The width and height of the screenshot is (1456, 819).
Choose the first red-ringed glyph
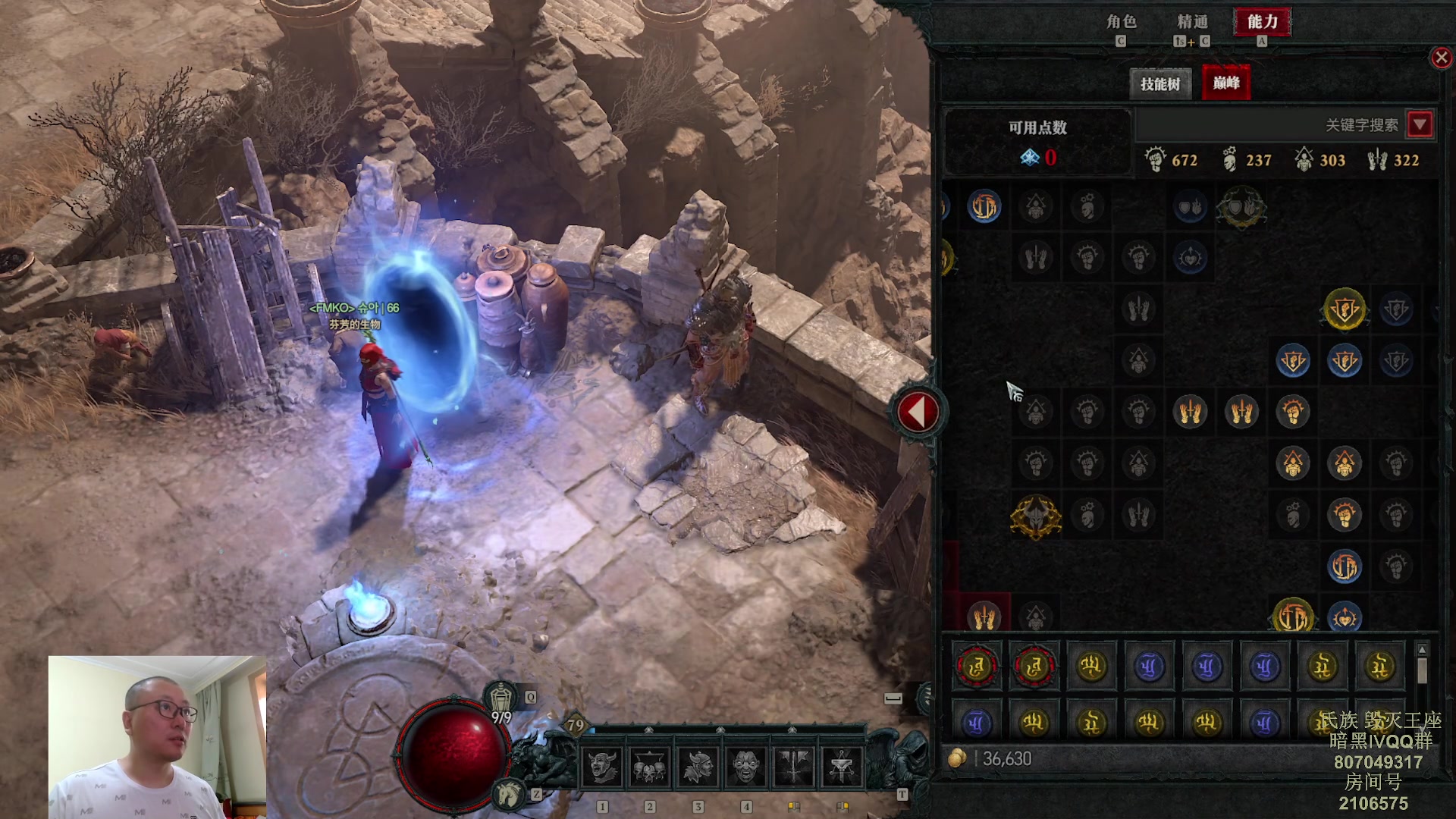tap(977, 667)
